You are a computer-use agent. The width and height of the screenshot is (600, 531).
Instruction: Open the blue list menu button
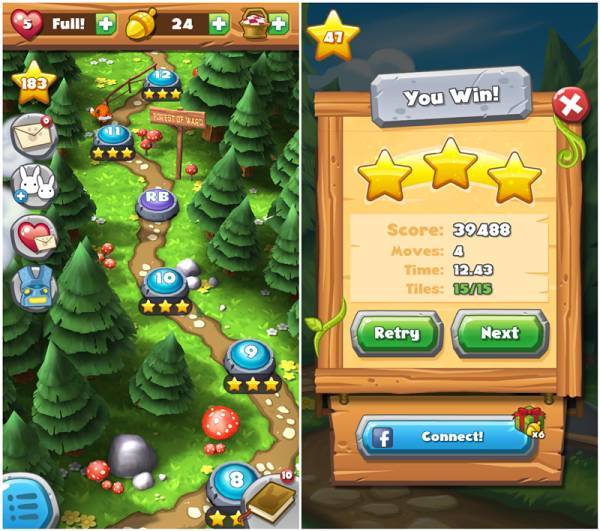coord(20,503)
